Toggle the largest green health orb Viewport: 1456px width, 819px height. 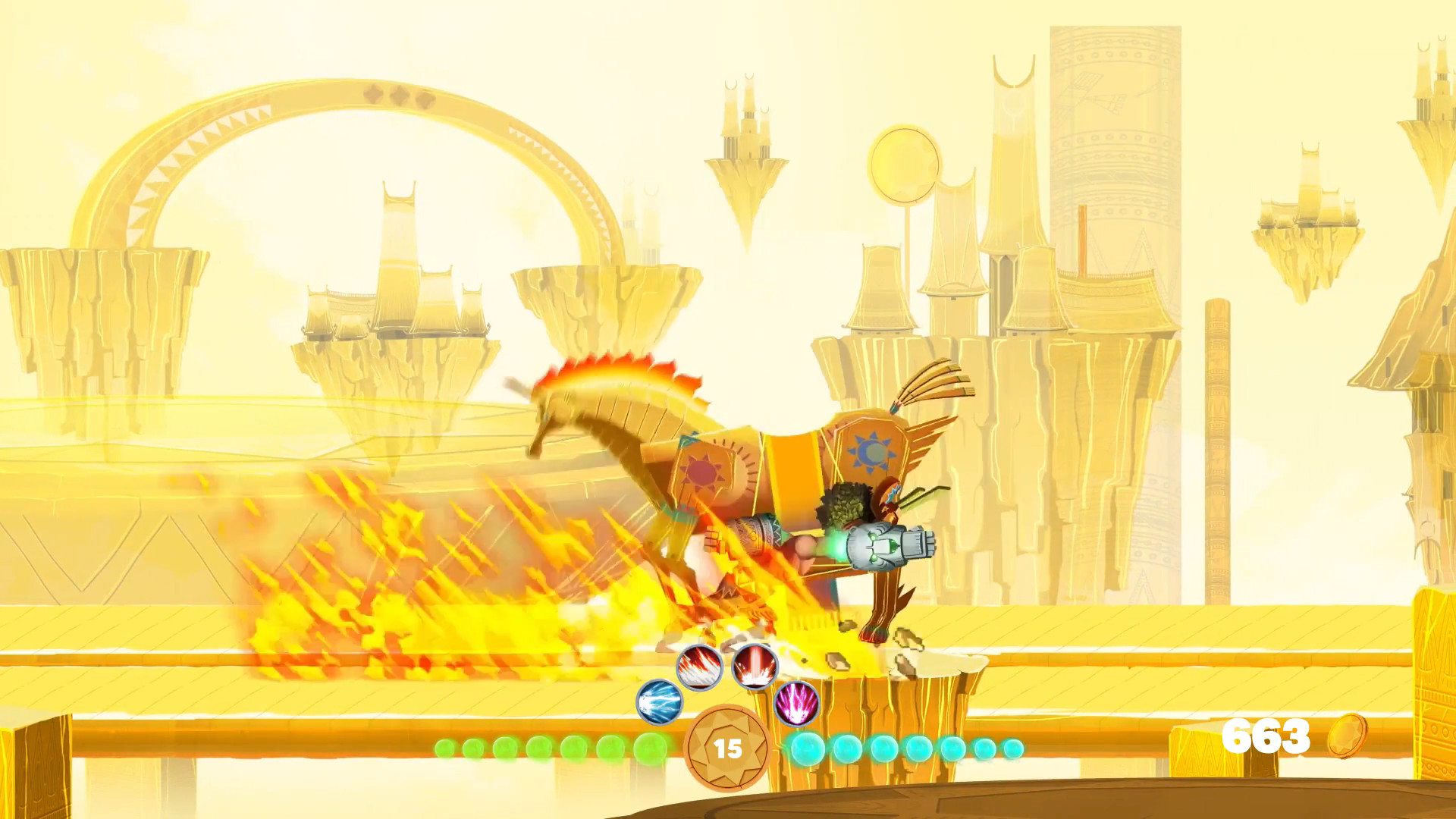coord(649,748)
